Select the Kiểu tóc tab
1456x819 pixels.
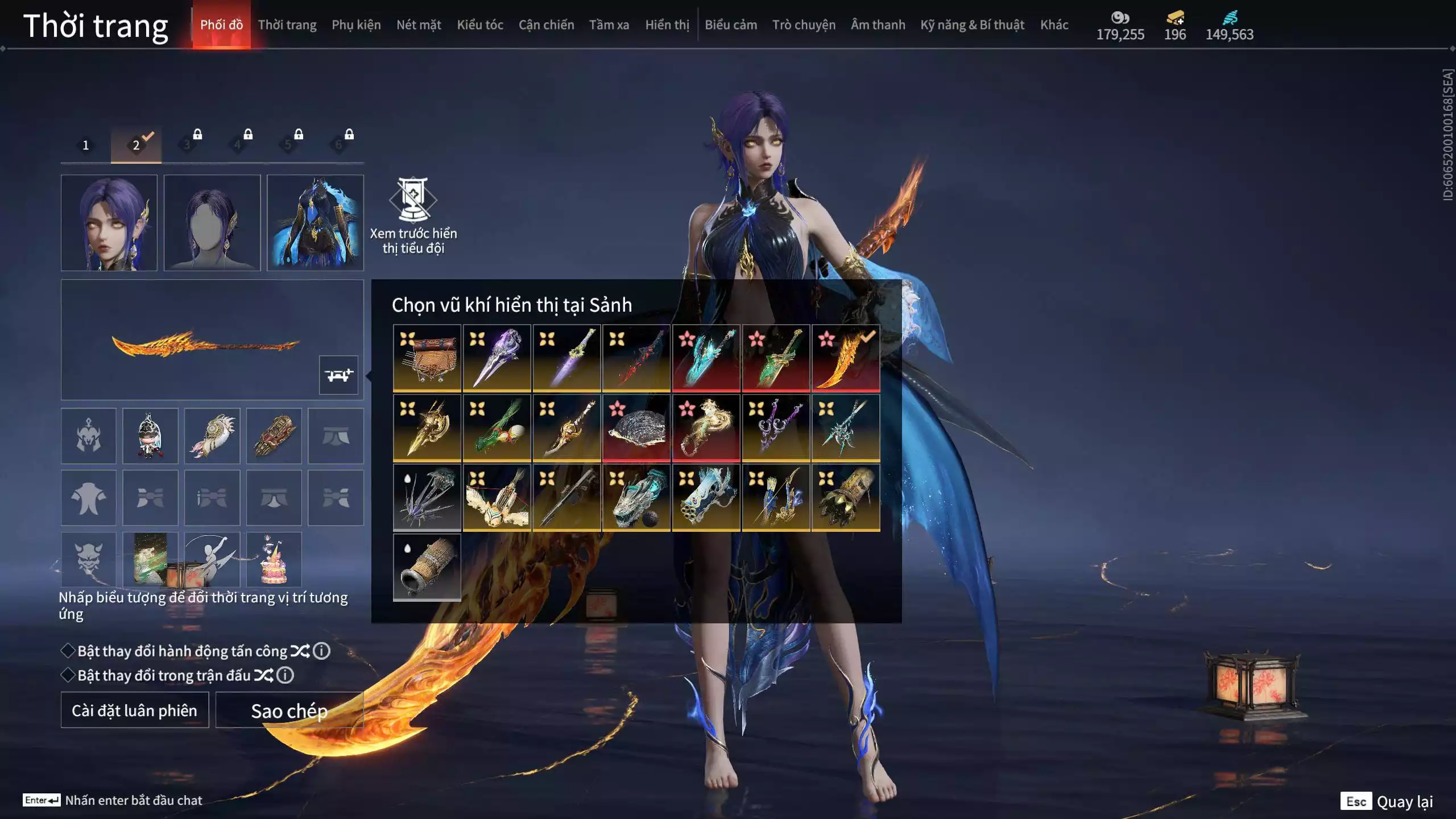coord(479,25)
